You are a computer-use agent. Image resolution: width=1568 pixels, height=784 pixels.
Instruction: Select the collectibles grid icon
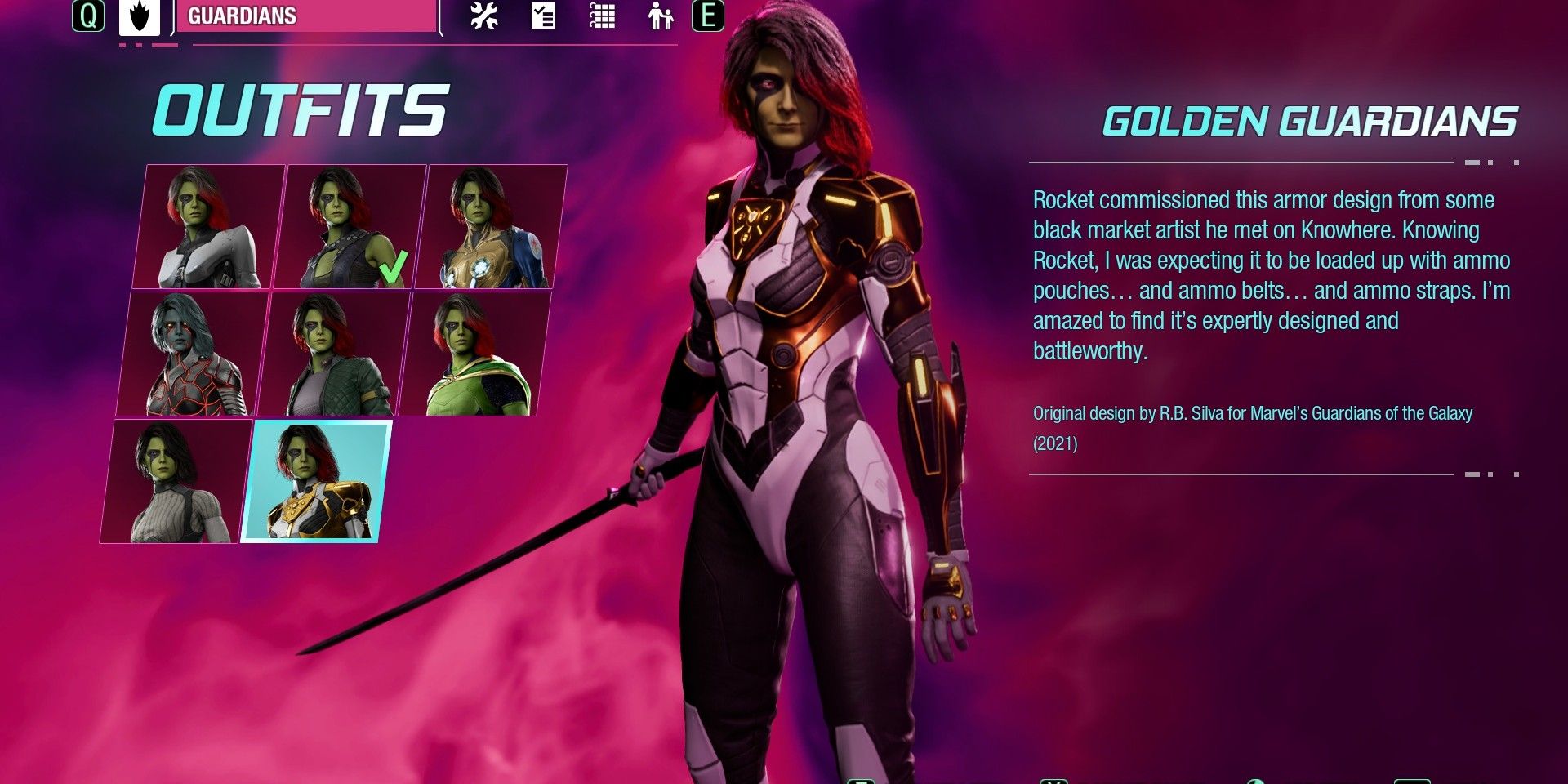click(602, 16)
